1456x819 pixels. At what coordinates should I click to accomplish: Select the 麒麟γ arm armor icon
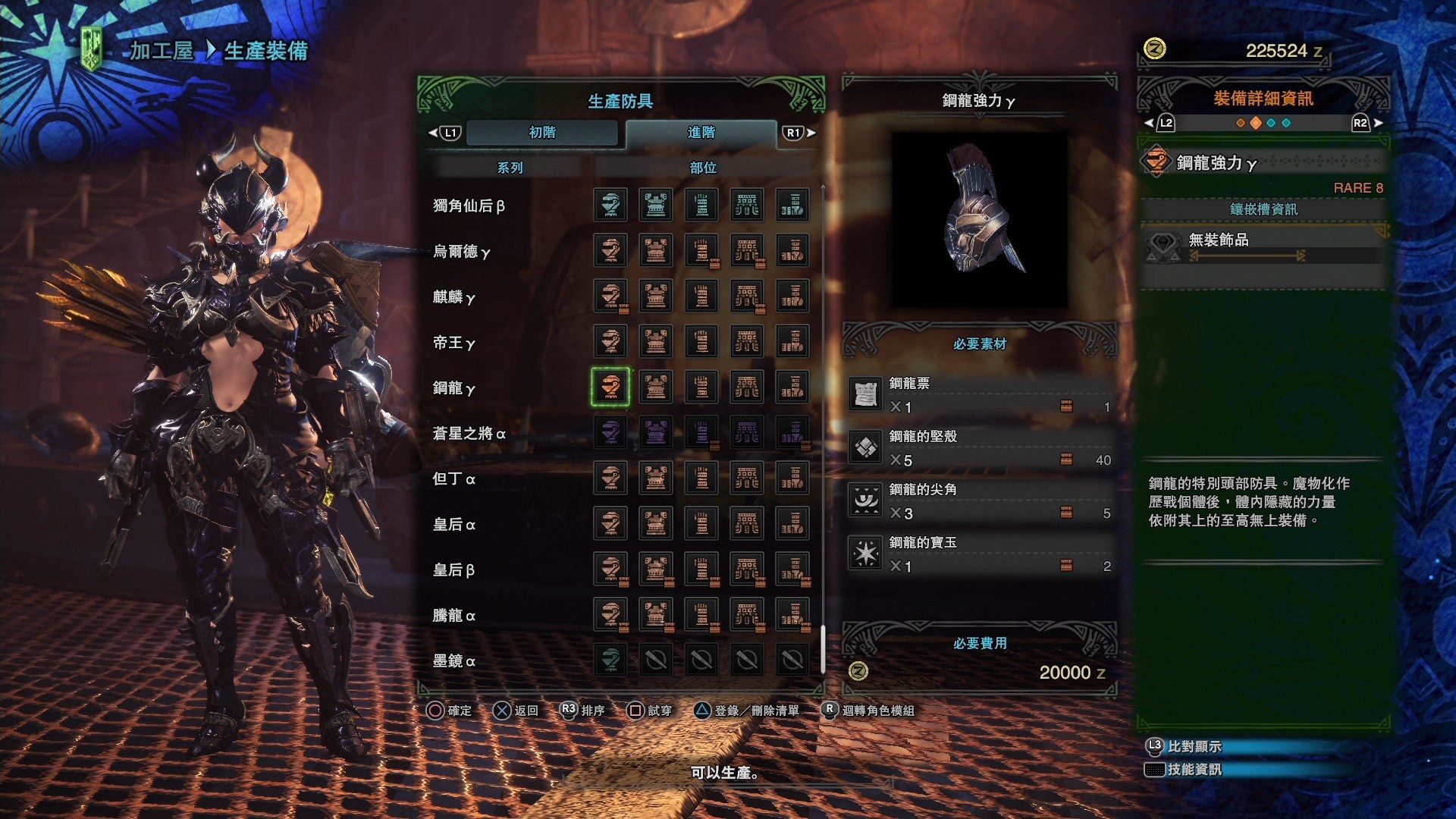point(701,297)
